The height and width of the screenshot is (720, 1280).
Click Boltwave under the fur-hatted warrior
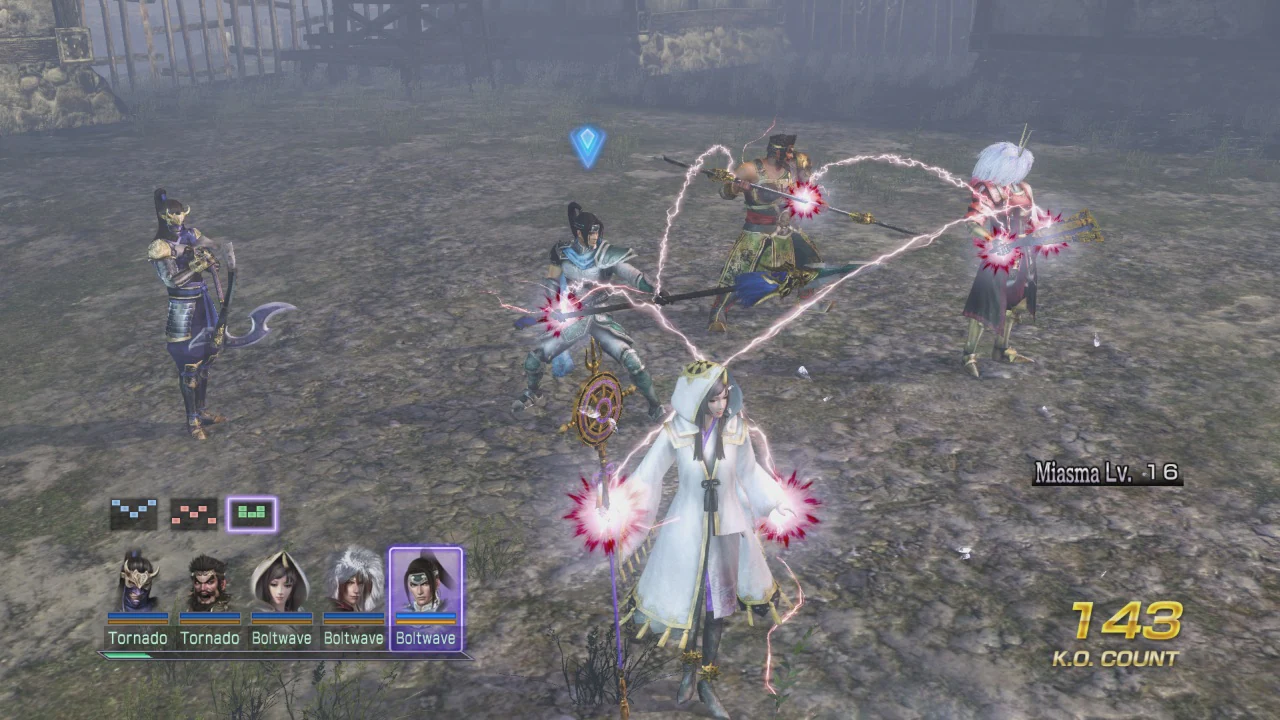point(354,638)
